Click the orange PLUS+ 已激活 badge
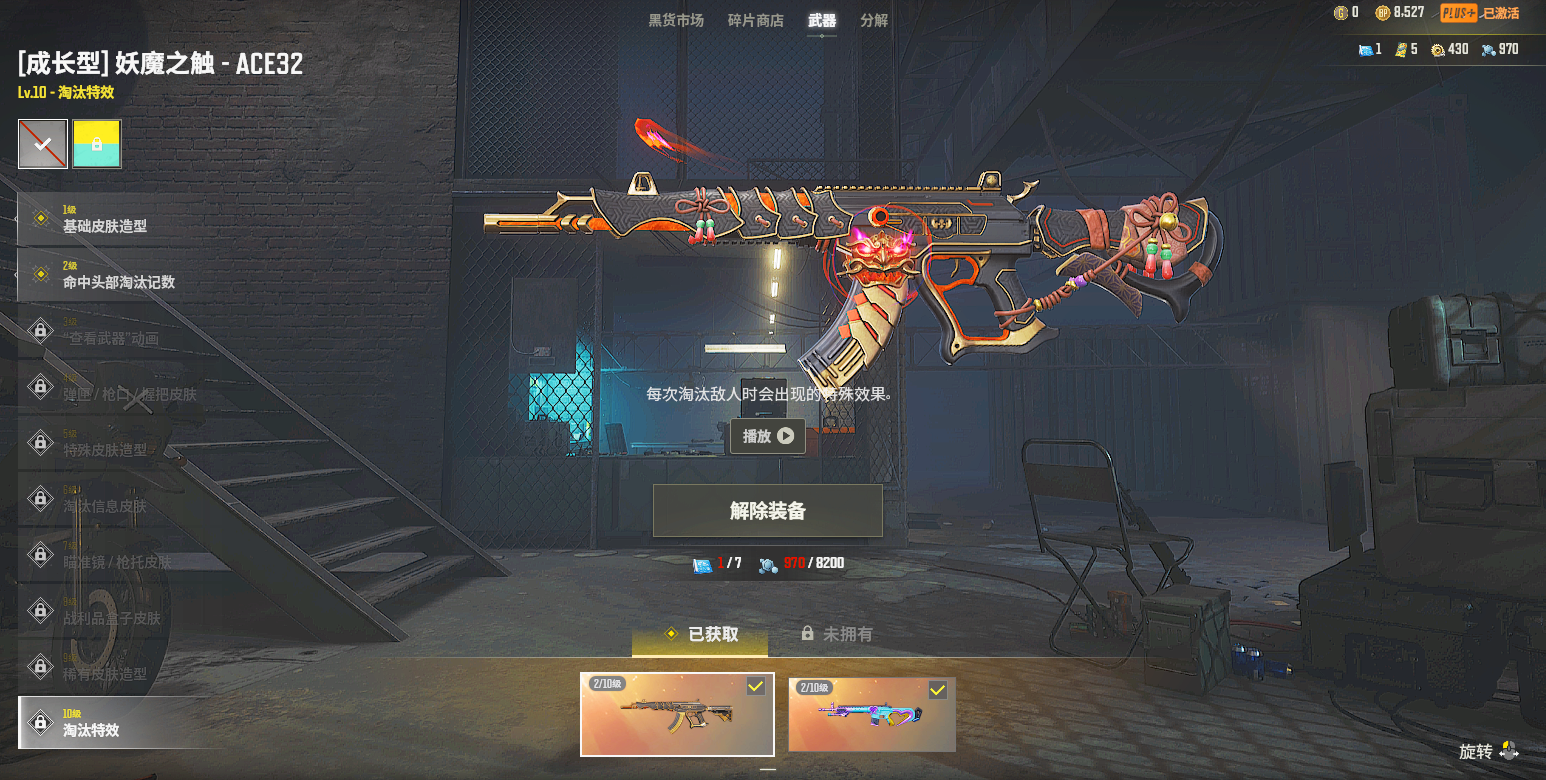This screenshot has height=780, width=1546. tap(1480, 13)
